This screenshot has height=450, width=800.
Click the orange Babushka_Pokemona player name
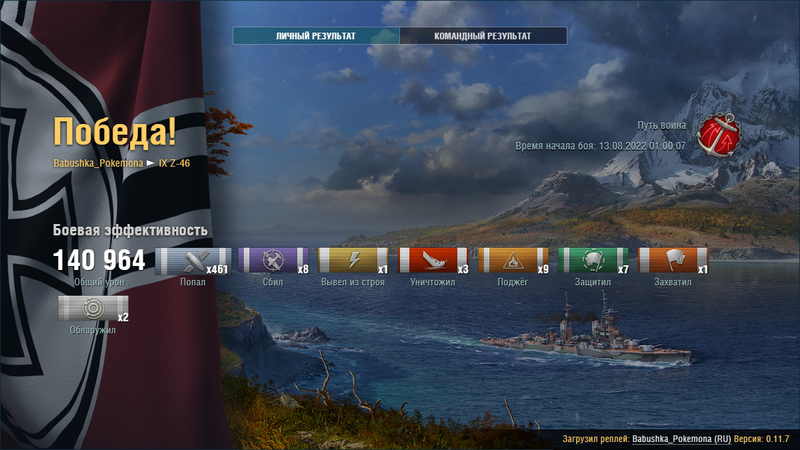[x=98, y=163]
